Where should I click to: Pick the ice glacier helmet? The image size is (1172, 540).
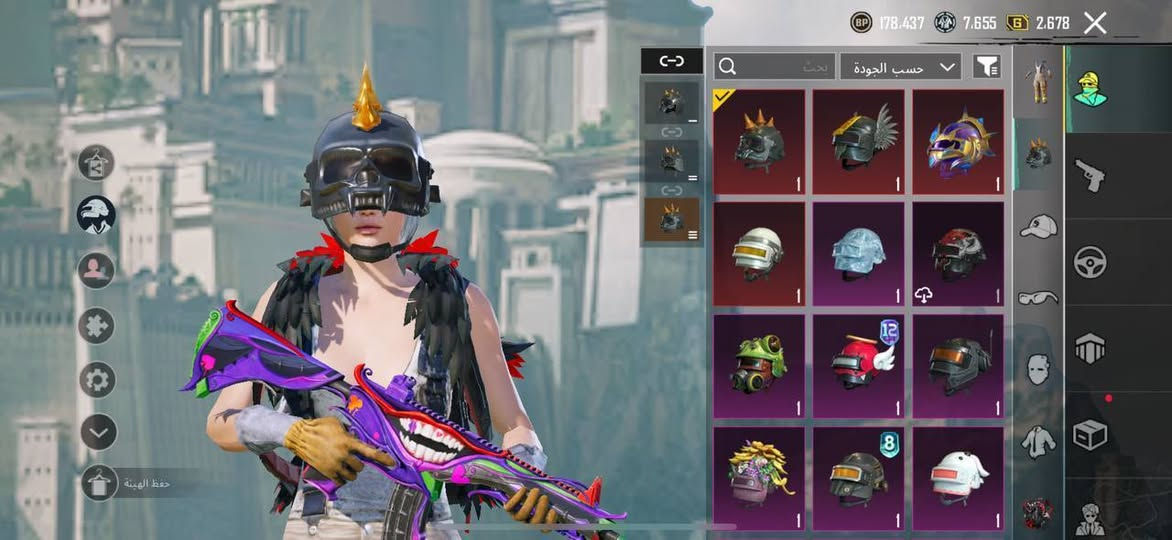(x=858, y=254)
